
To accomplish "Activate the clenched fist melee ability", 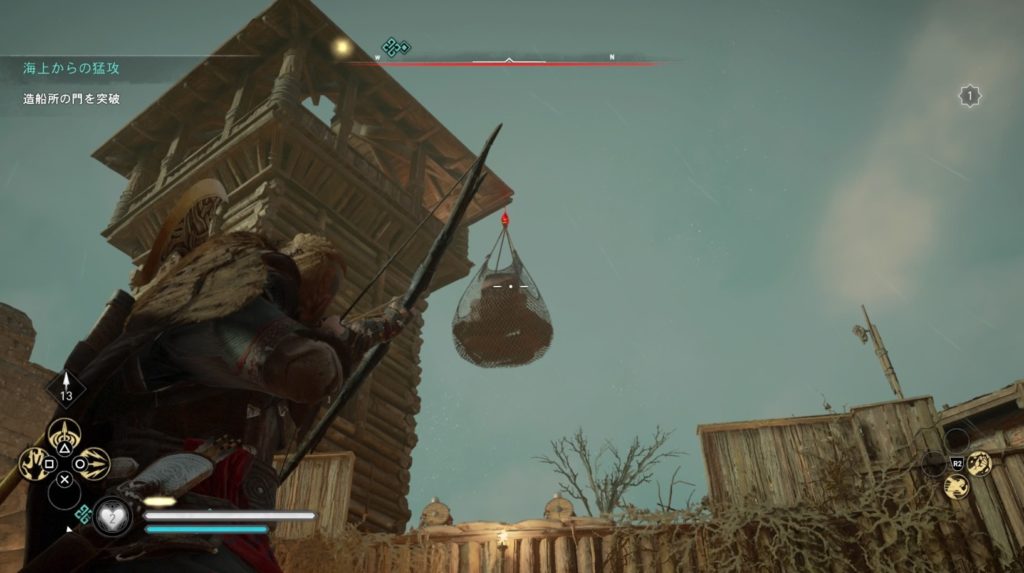I will coord(977,462).
